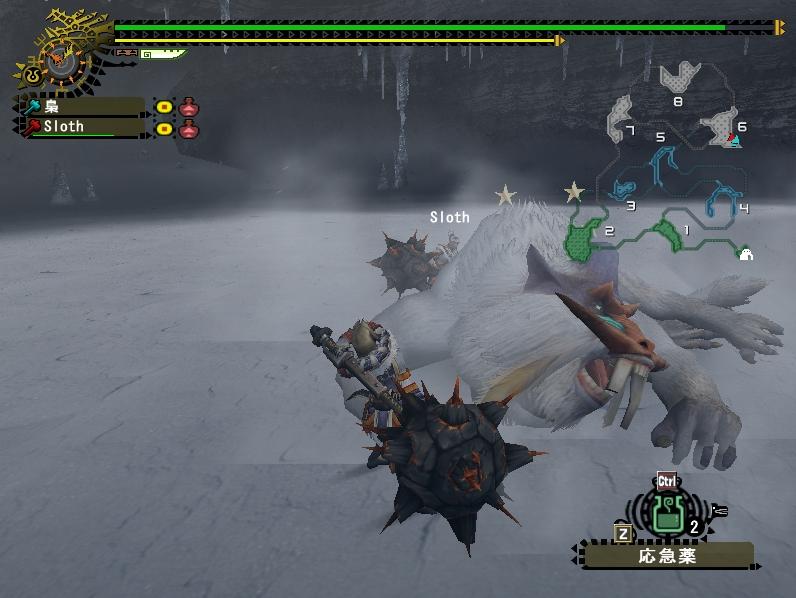Choose blue area 5 on the minimap

pos(662,160)
